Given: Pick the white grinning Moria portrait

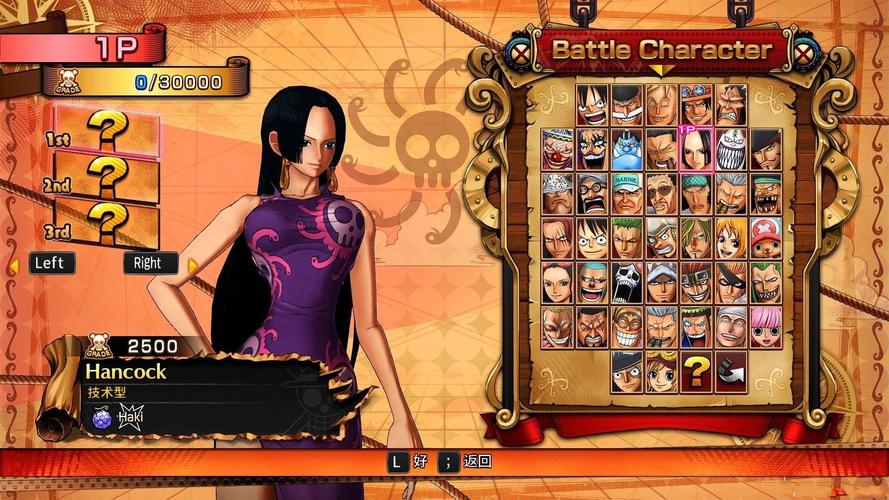Looking at the screenshot, I should (x=731, y=149).
